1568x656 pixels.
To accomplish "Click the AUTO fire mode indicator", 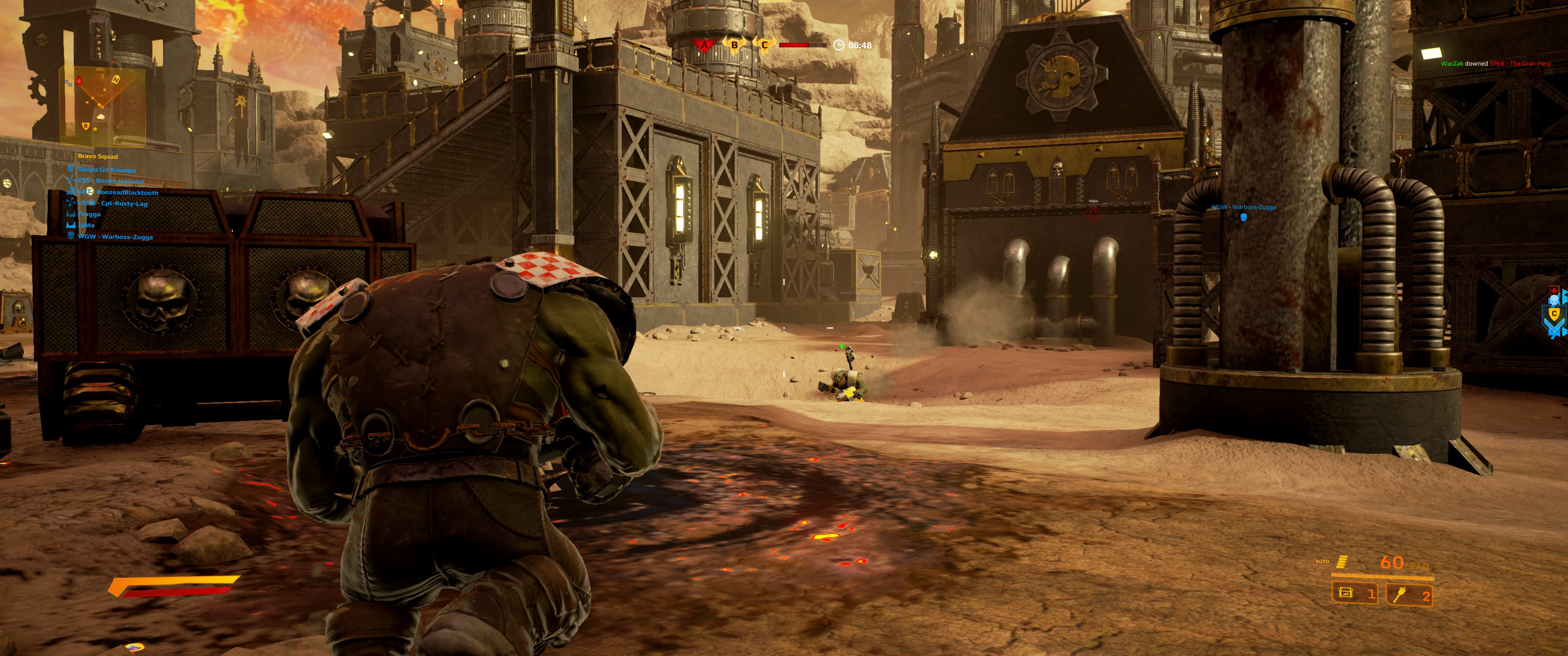I will click(x=1322, y=561).
